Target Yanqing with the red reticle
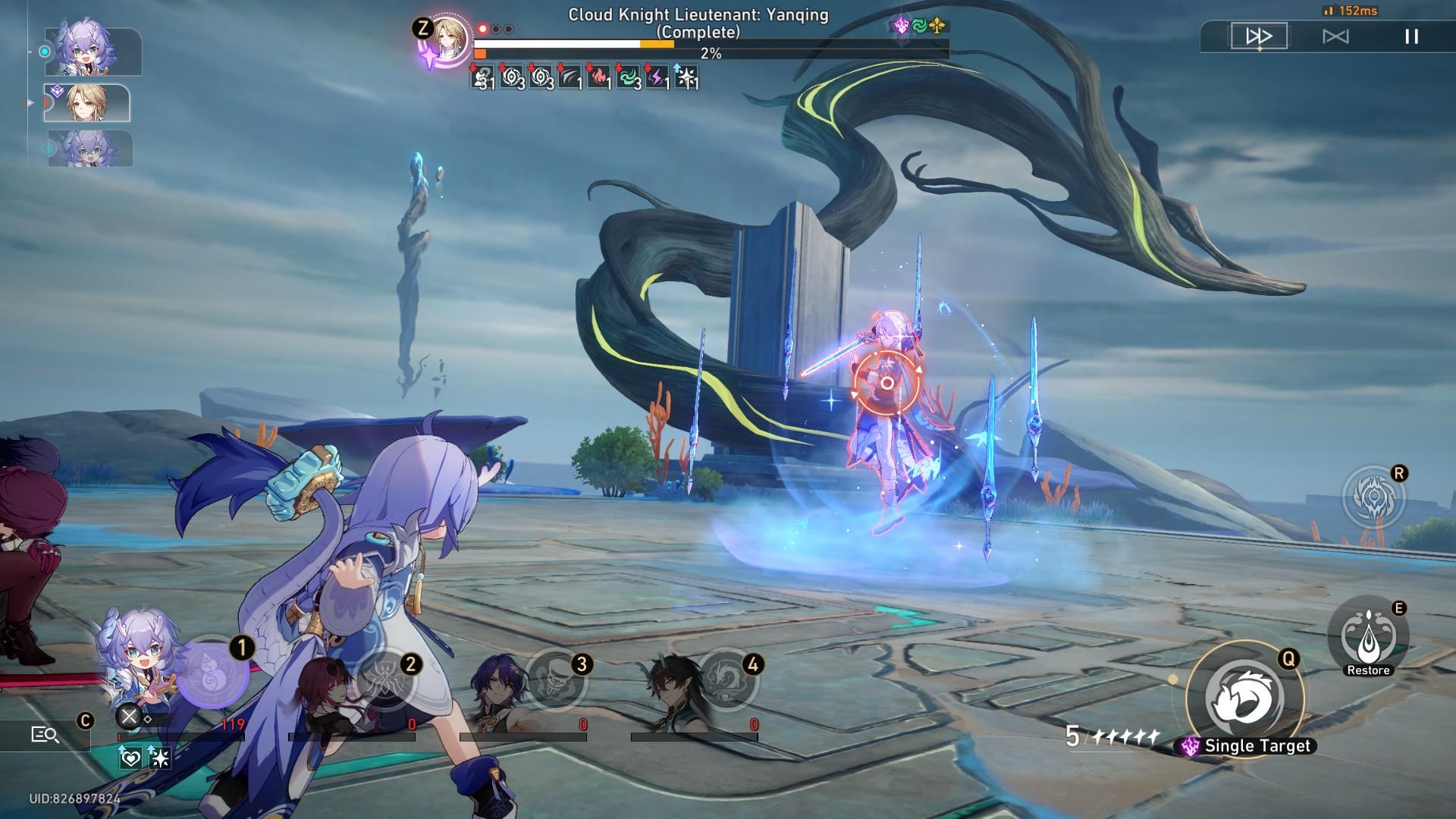Image resolution: width=1456 pixels, height=819 pixels. [x=886, y=384]
